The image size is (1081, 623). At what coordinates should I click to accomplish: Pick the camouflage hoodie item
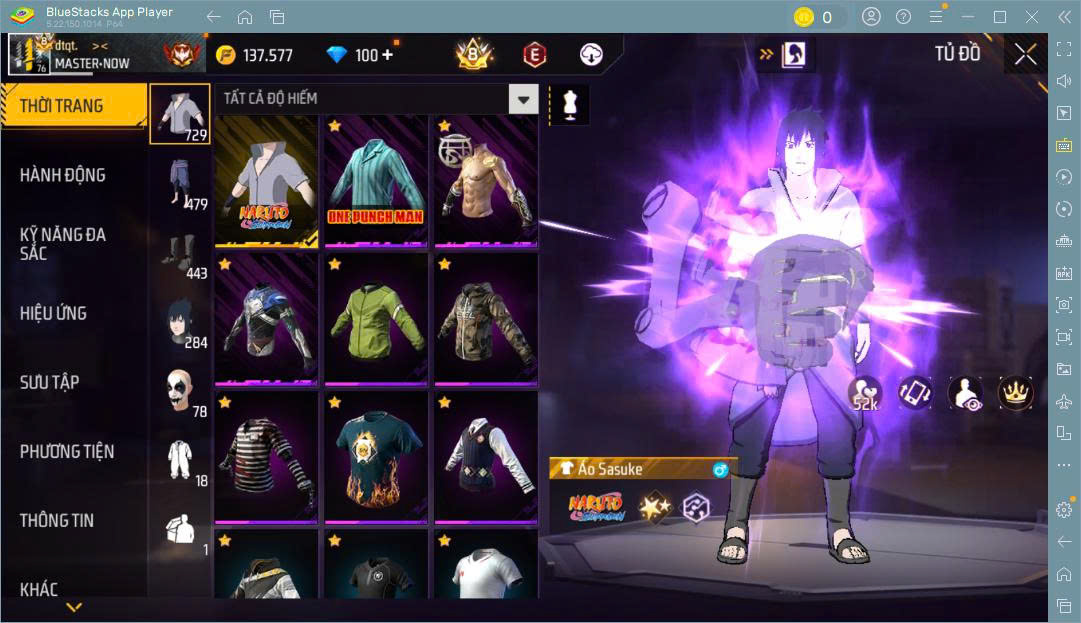[485, 318]
